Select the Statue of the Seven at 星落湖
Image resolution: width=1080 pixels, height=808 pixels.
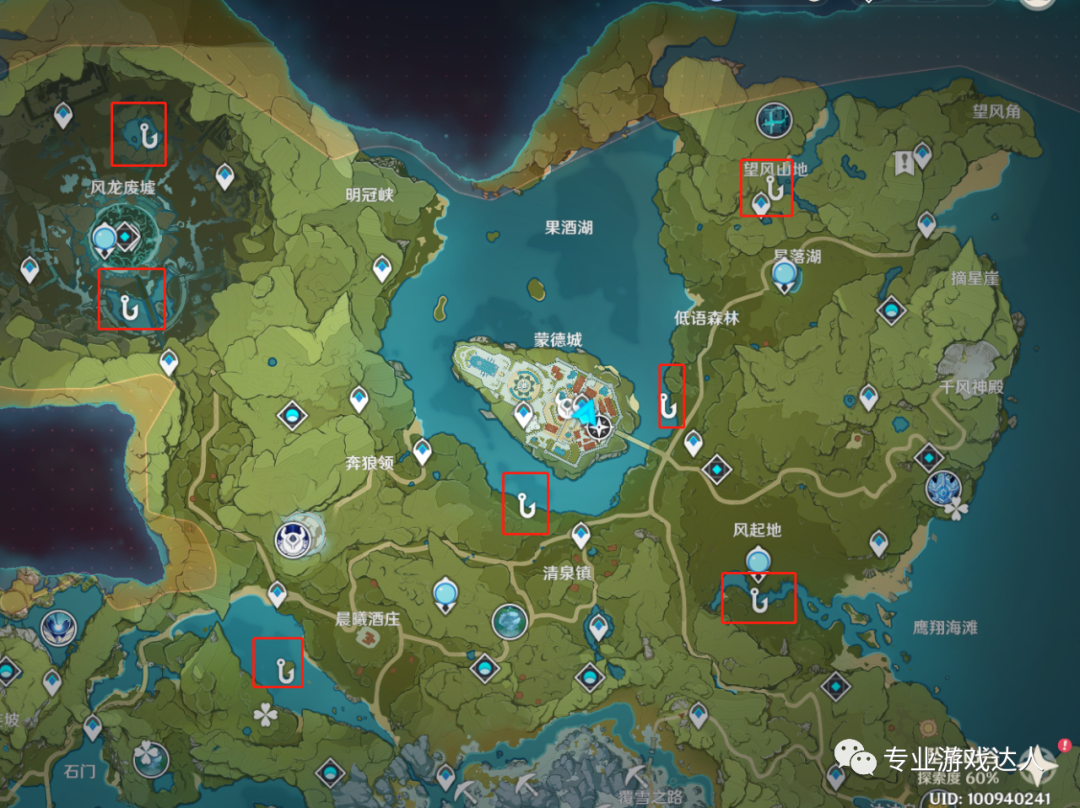[787, 274]
